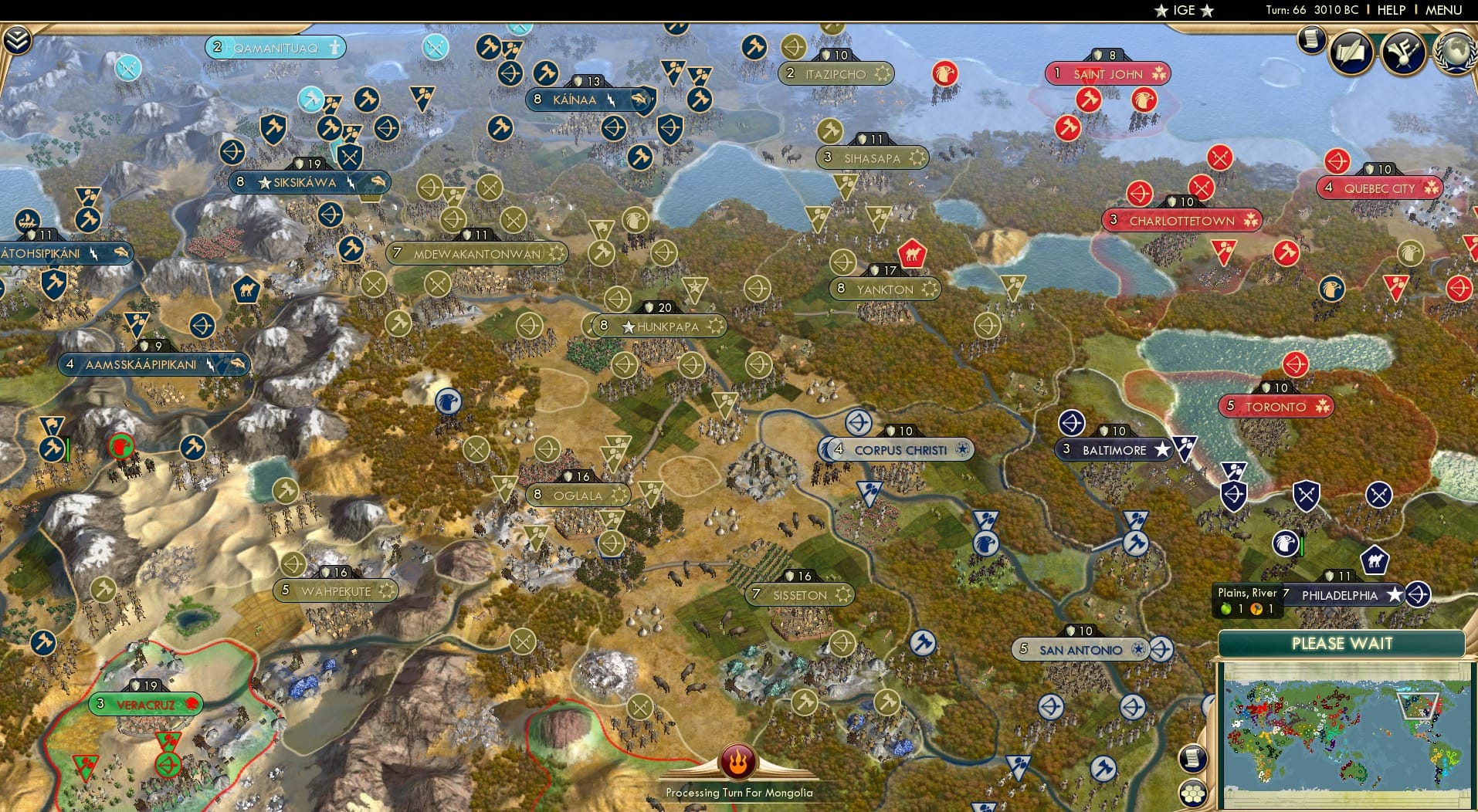Toggle Strategic View with the hex grid icon
Screen dimensions: 1478x812
click(x=1195, y=792)
